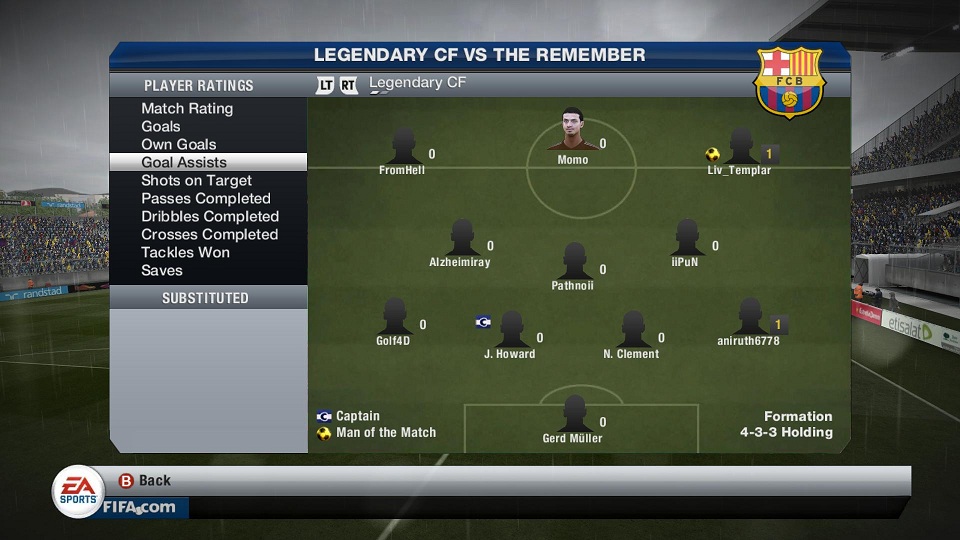Select Match Rating in player ratings list
960x540 pixels.
pos(187,108)
